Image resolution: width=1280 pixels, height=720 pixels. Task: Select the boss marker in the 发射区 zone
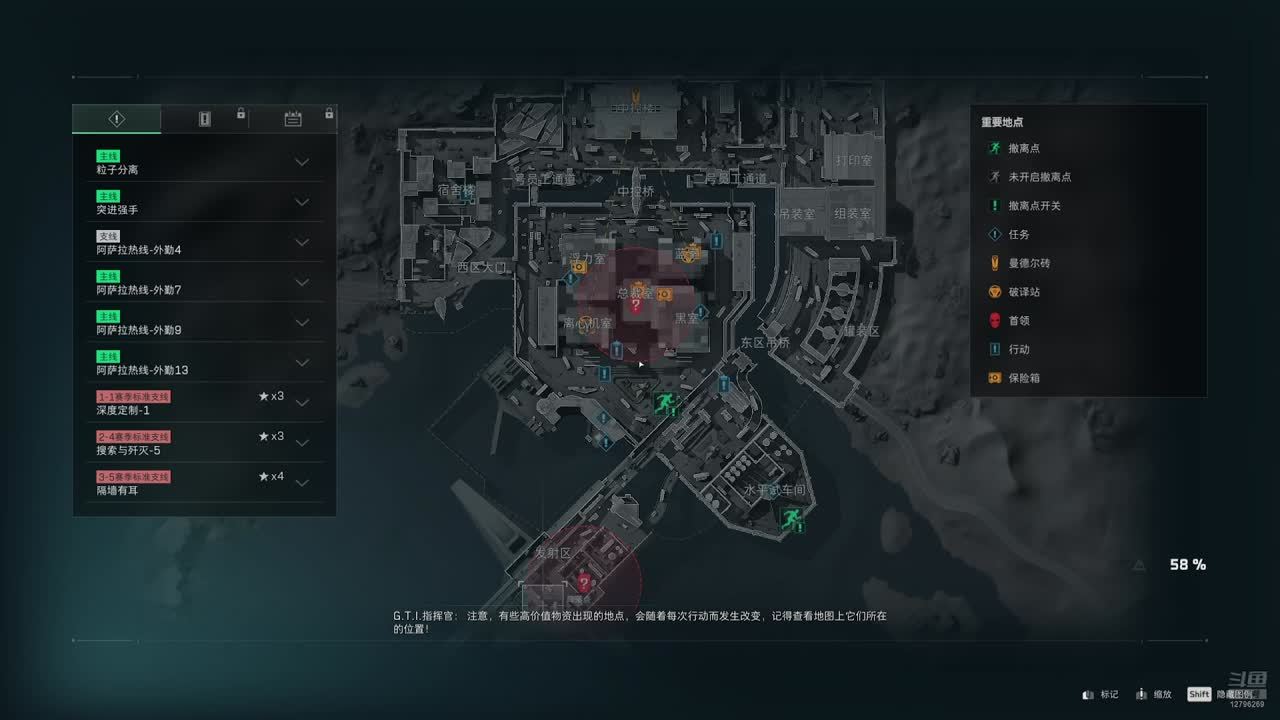[x=584, y=582]
